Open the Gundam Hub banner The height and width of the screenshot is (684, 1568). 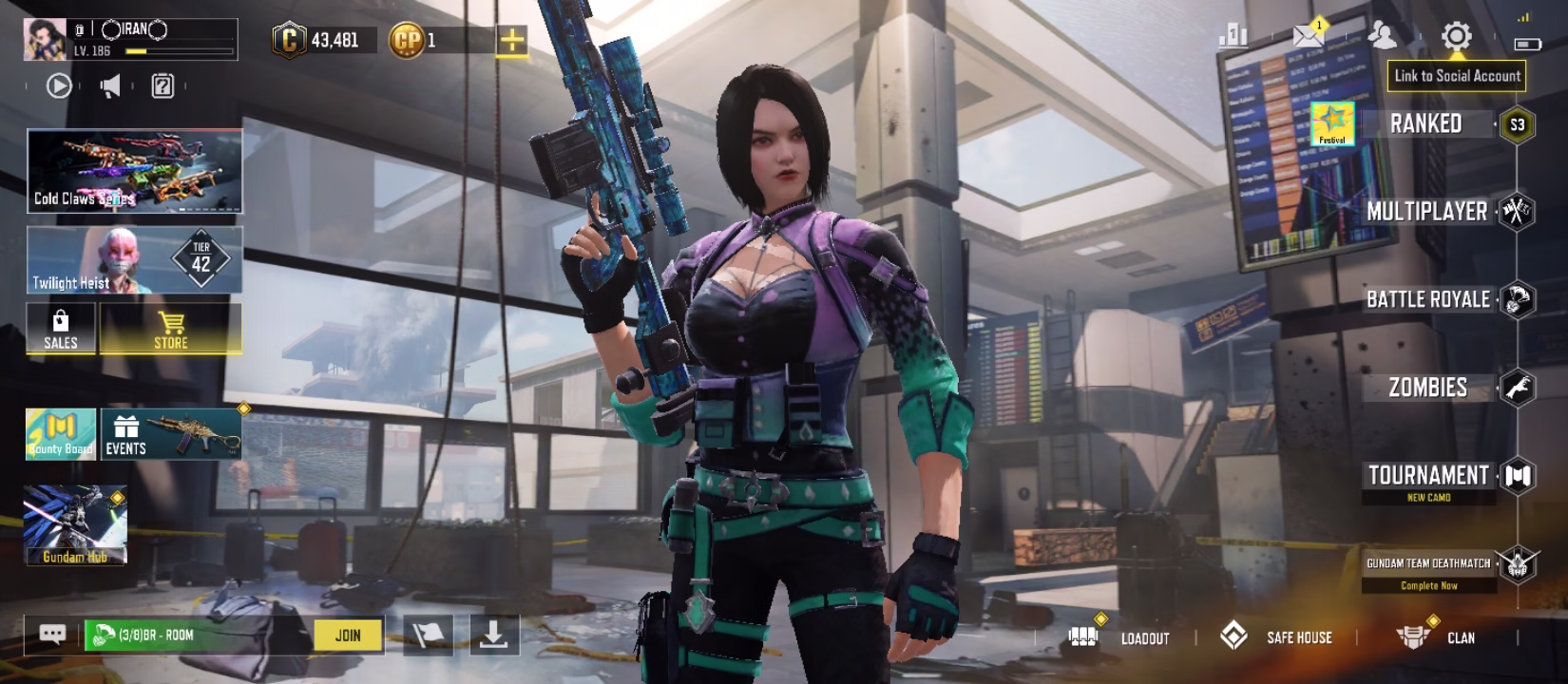click(x=75, y=525)
